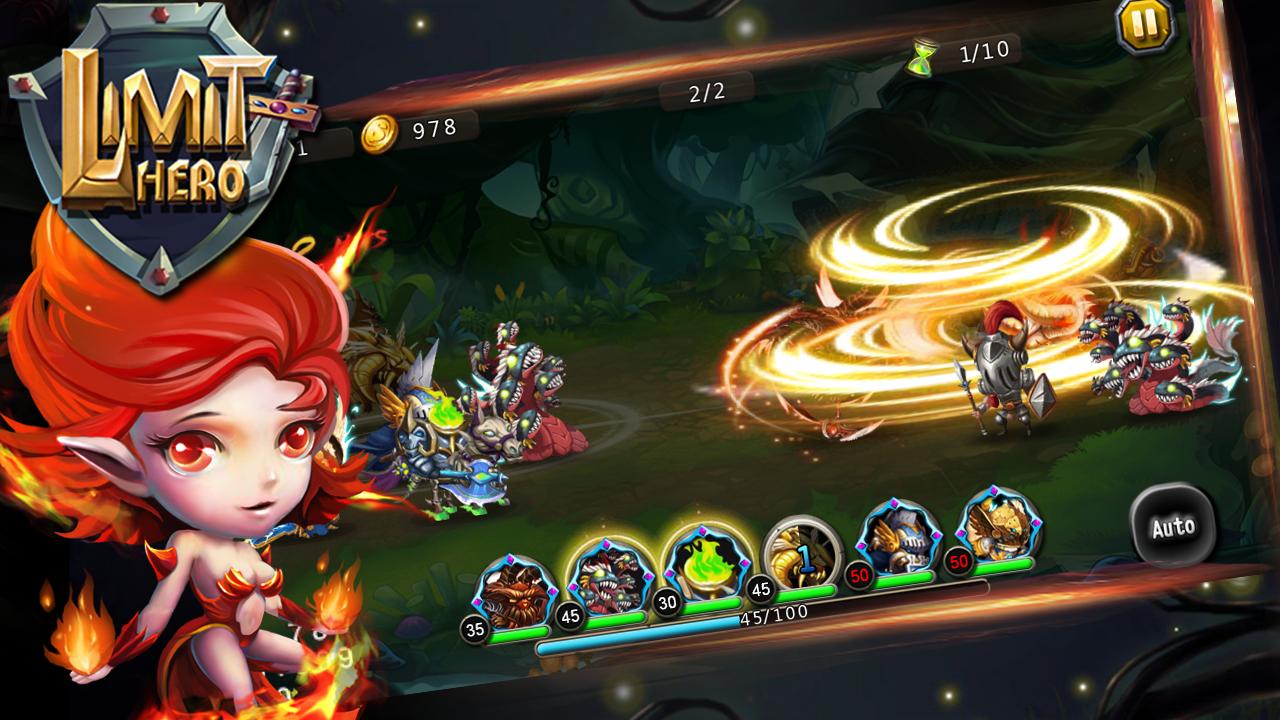Viewport: 1280px width, 720px height.
Task: Activate the beast skill costing 35 mana
Action: [512, 592]
